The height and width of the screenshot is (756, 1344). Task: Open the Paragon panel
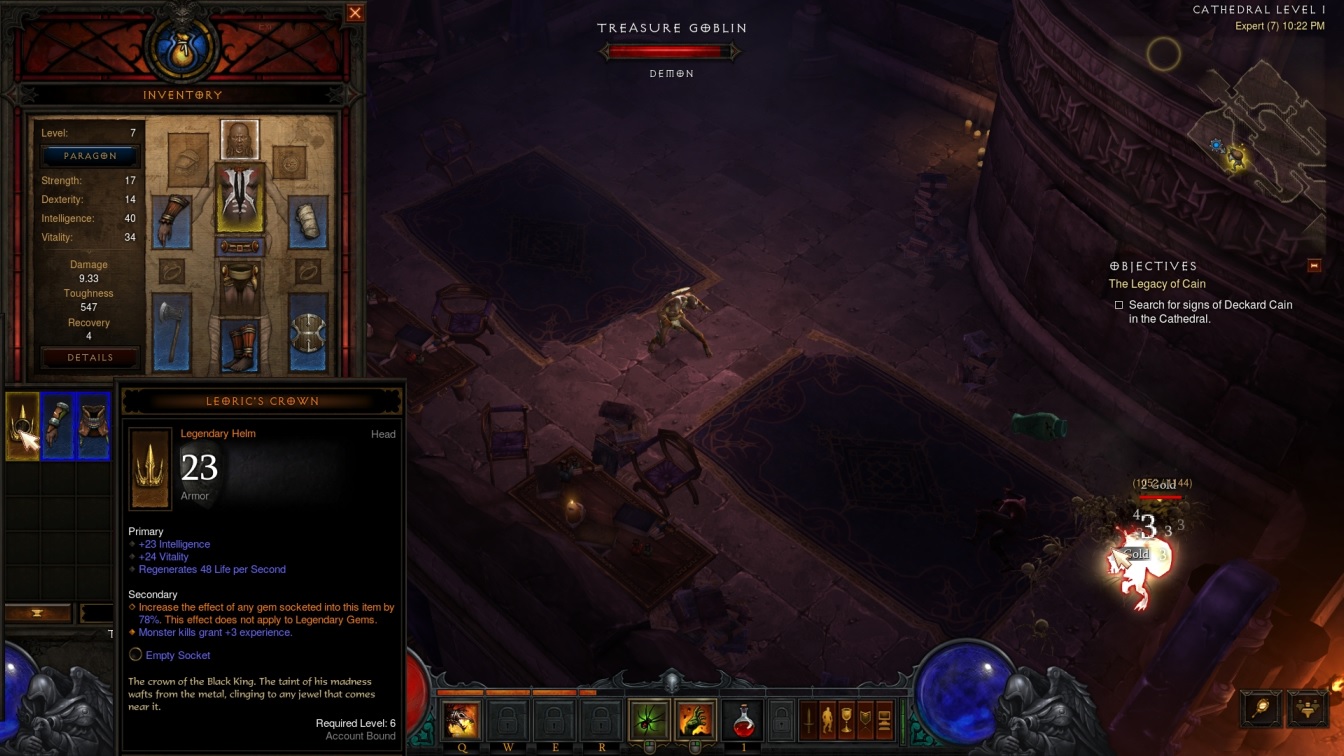point(90,156)
